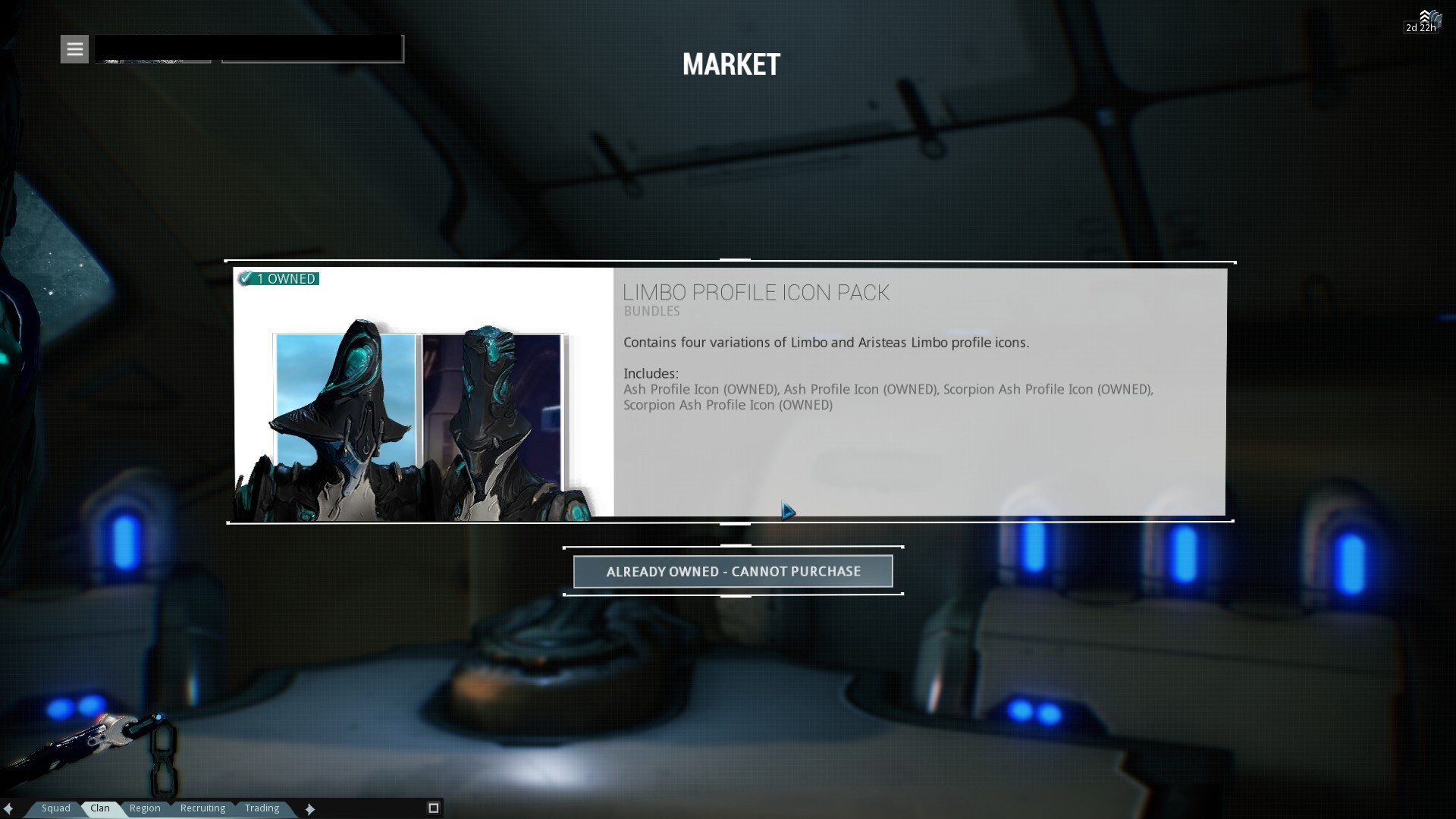The width and height of the screenshot is (1456, 819).
Task: Click the ALREADY OWNED - CANNOT PURCHASE button
Action: 733,571
